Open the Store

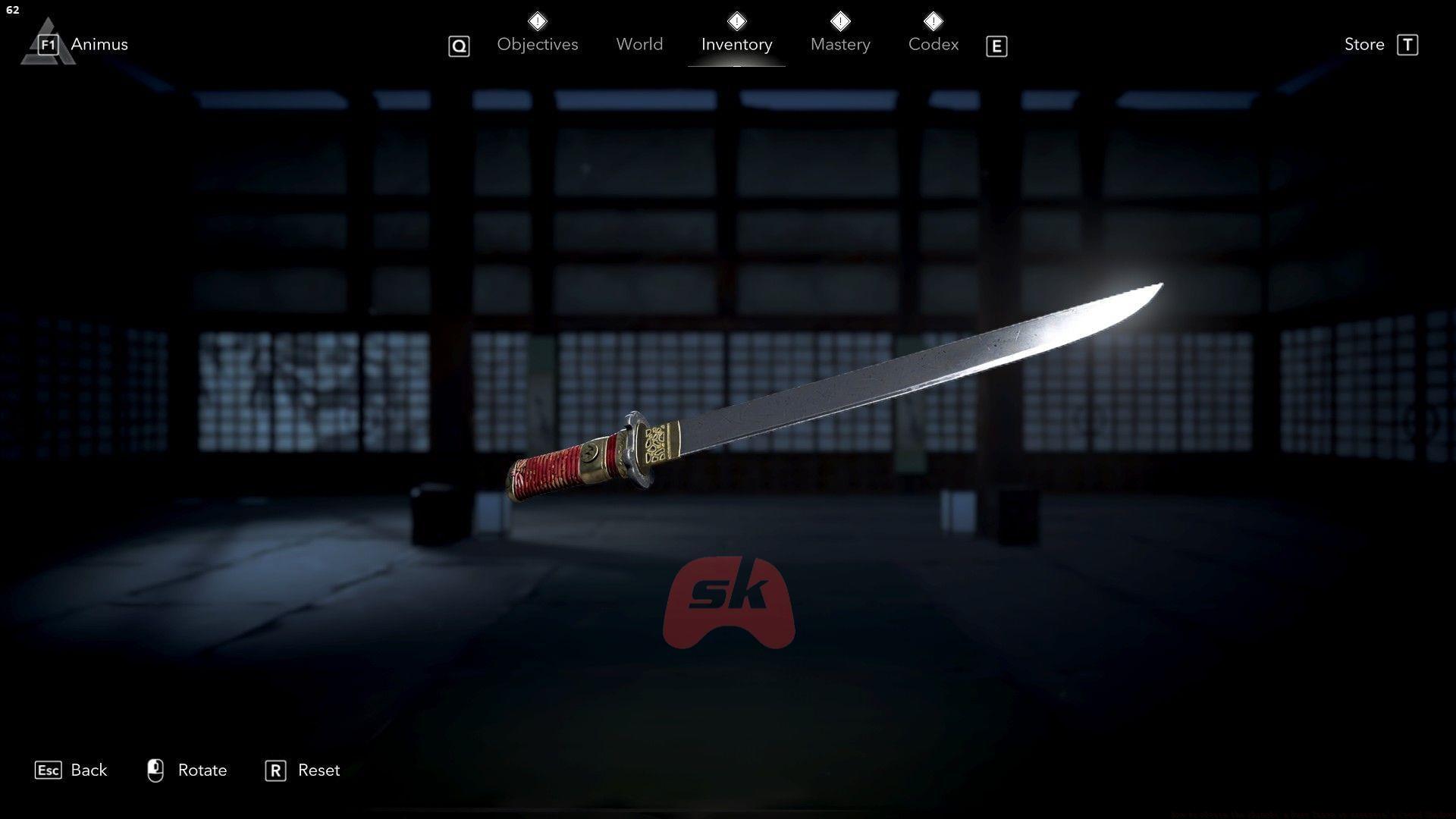tap(1364, 44)
